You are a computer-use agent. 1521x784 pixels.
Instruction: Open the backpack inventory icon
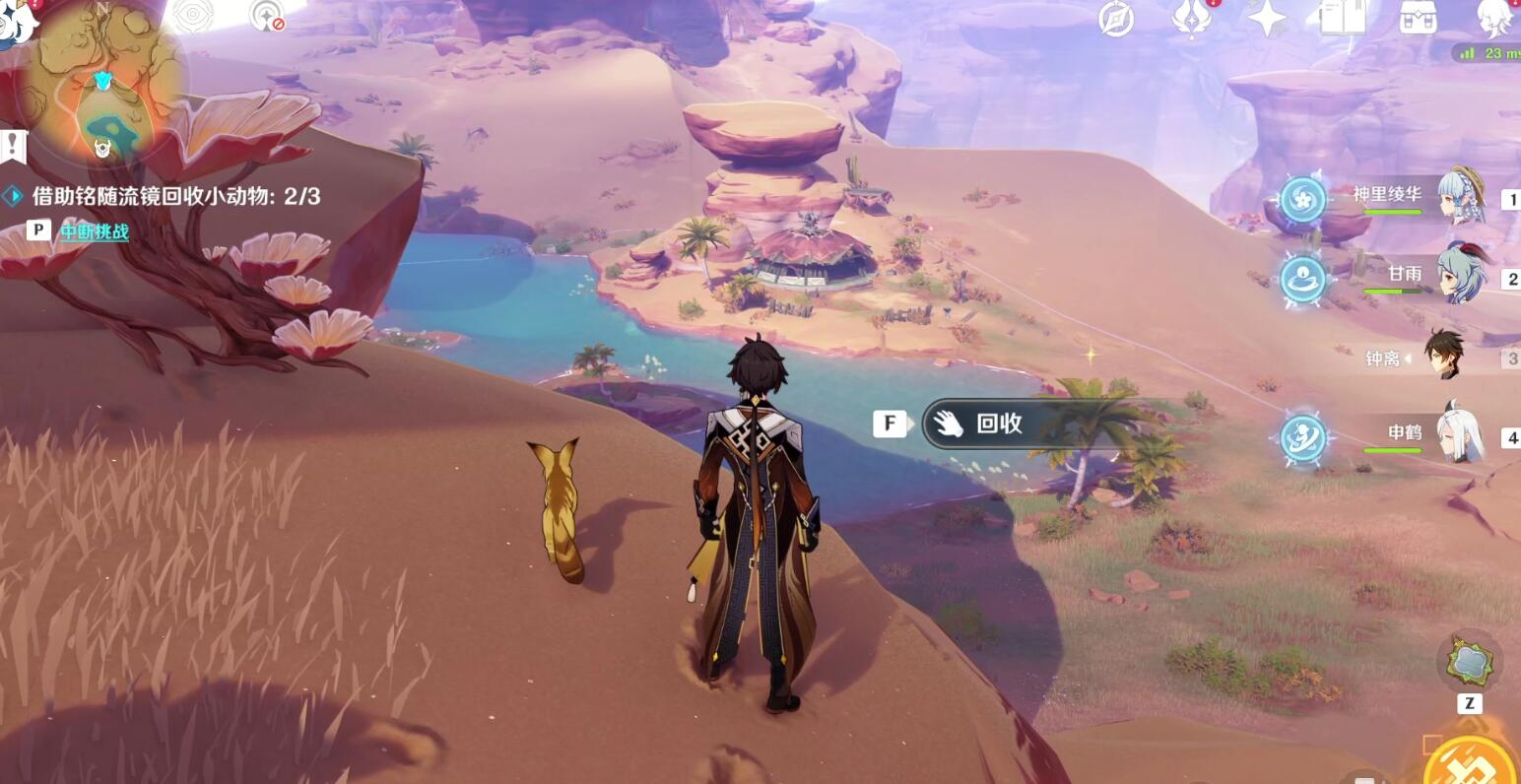tap(1418, 19)
